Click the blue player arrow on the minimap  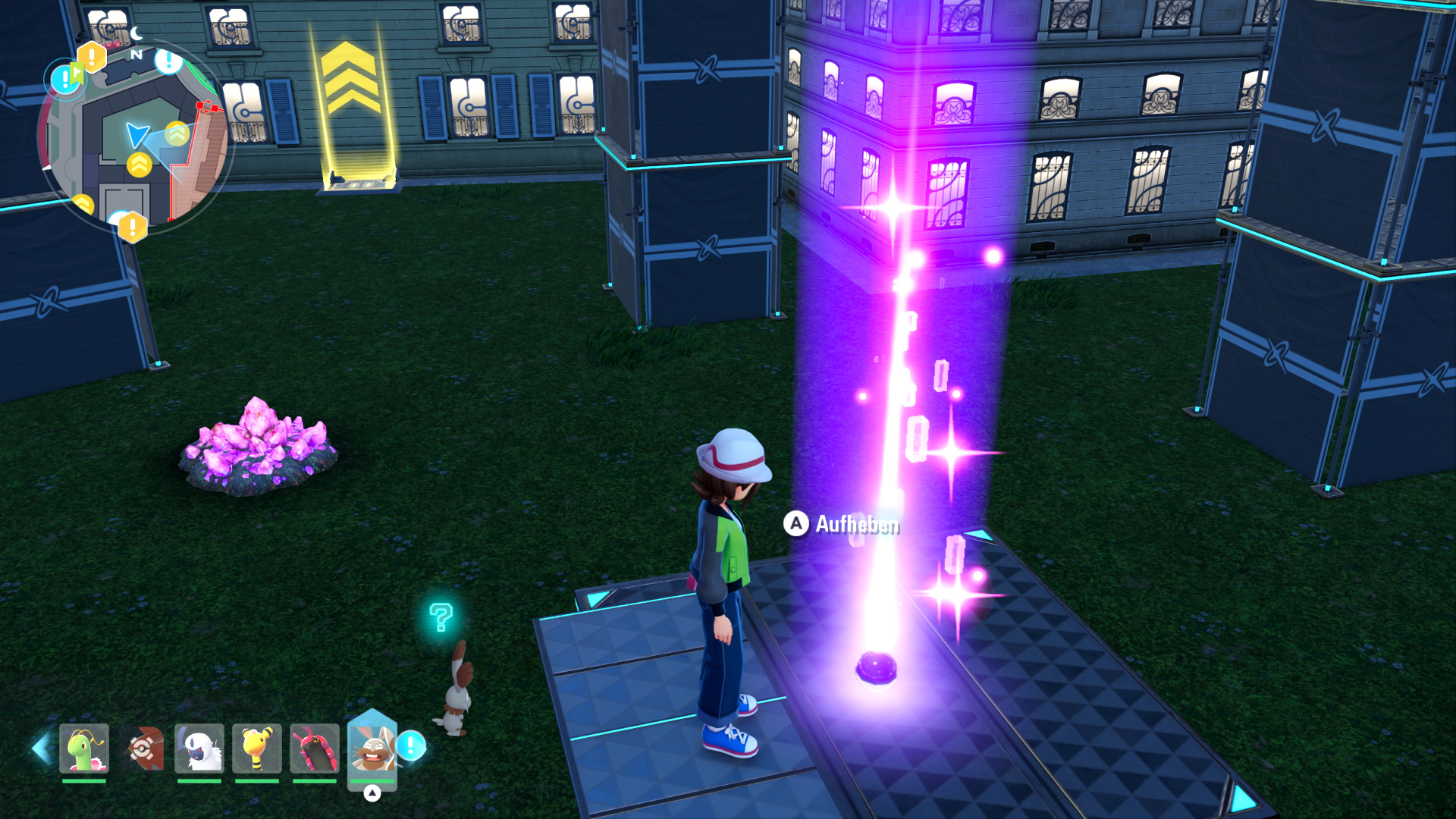click(x=136, y=135)
